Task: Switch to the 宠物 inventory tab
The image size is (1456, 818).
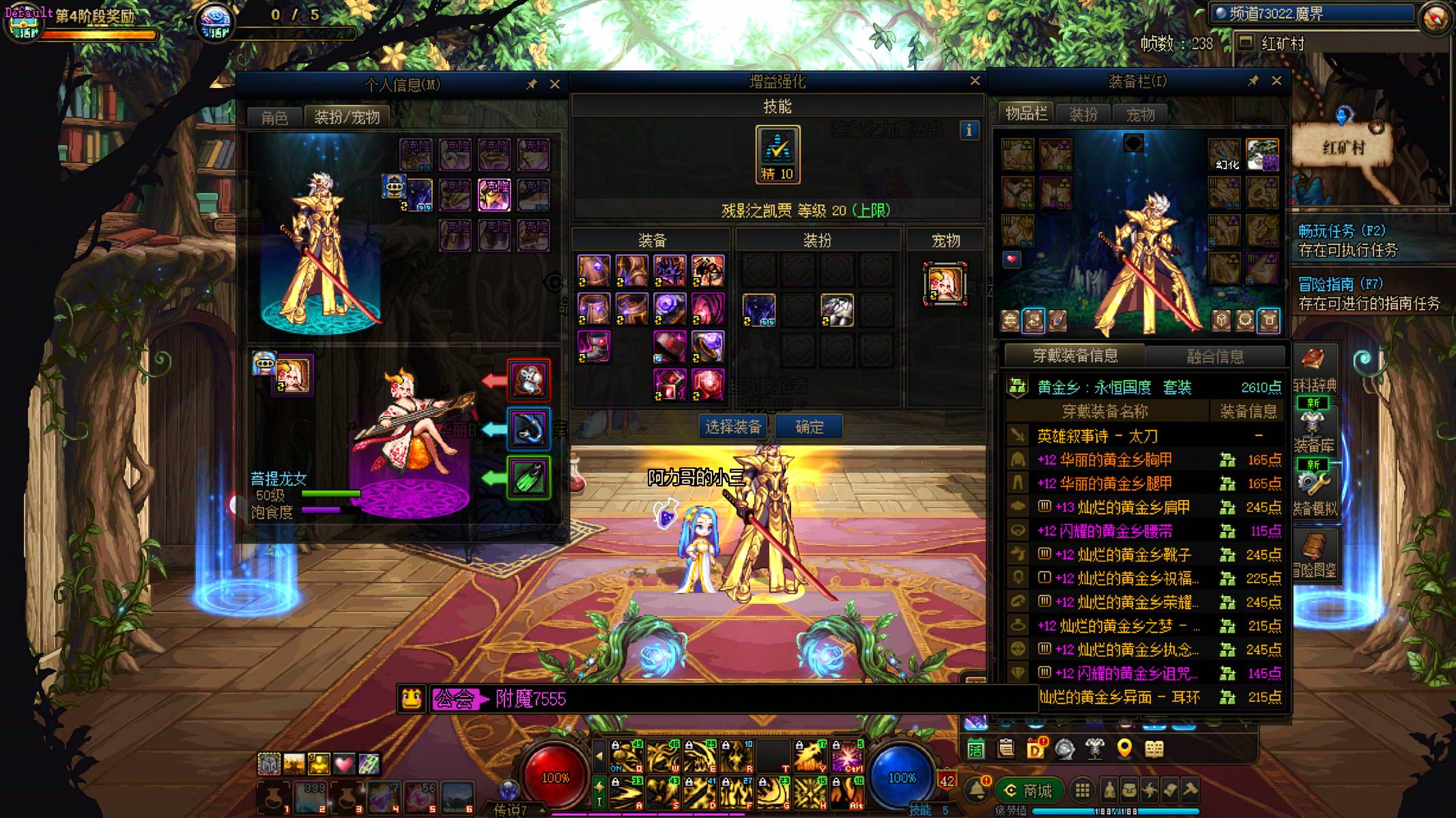Action: tap(1140, 114)
